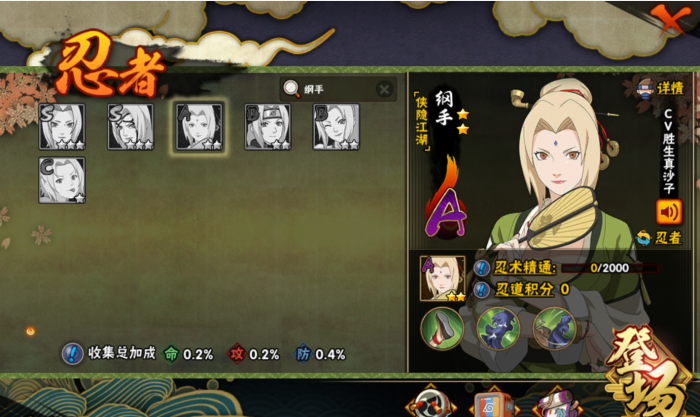Play the voice sample speaker button
This screenshot has width=700, height=417.
click(x=668, y=211)
